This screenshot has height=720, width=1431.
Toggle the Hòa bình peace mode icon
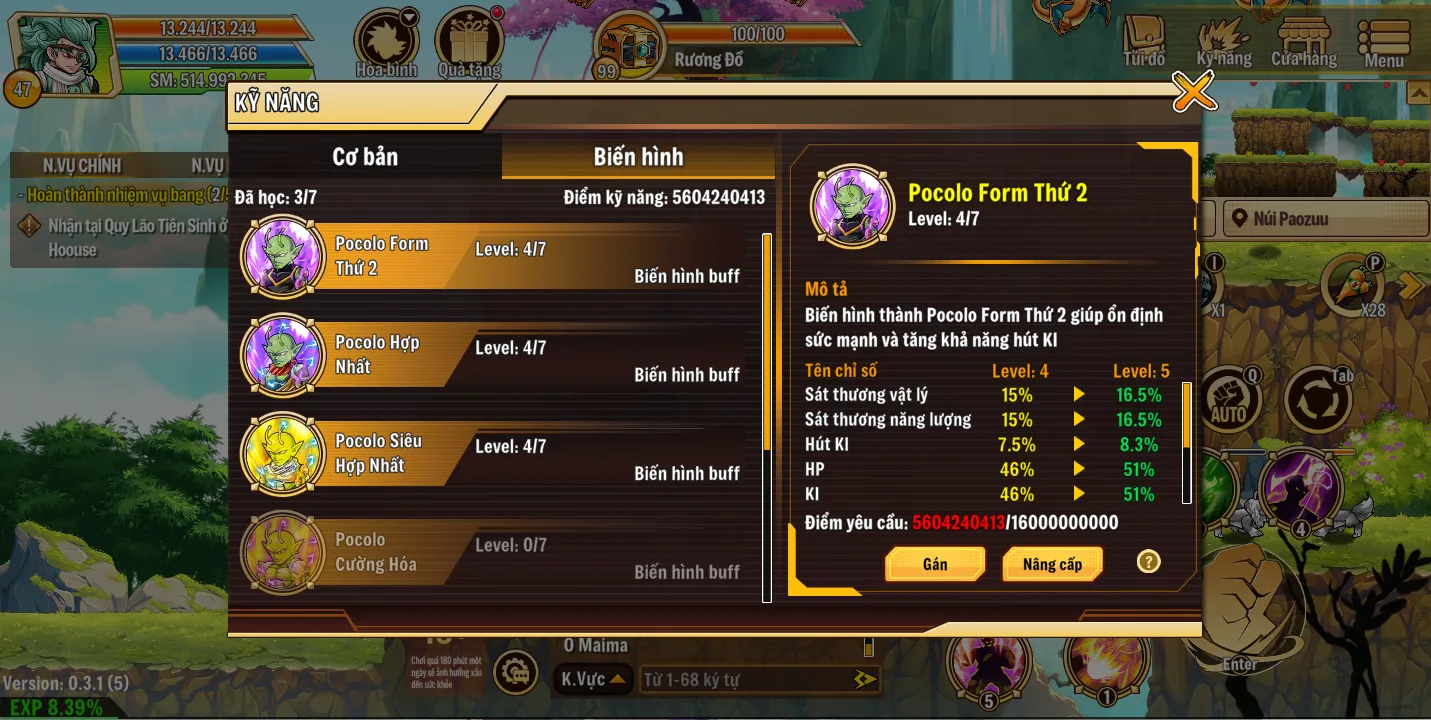387,43
